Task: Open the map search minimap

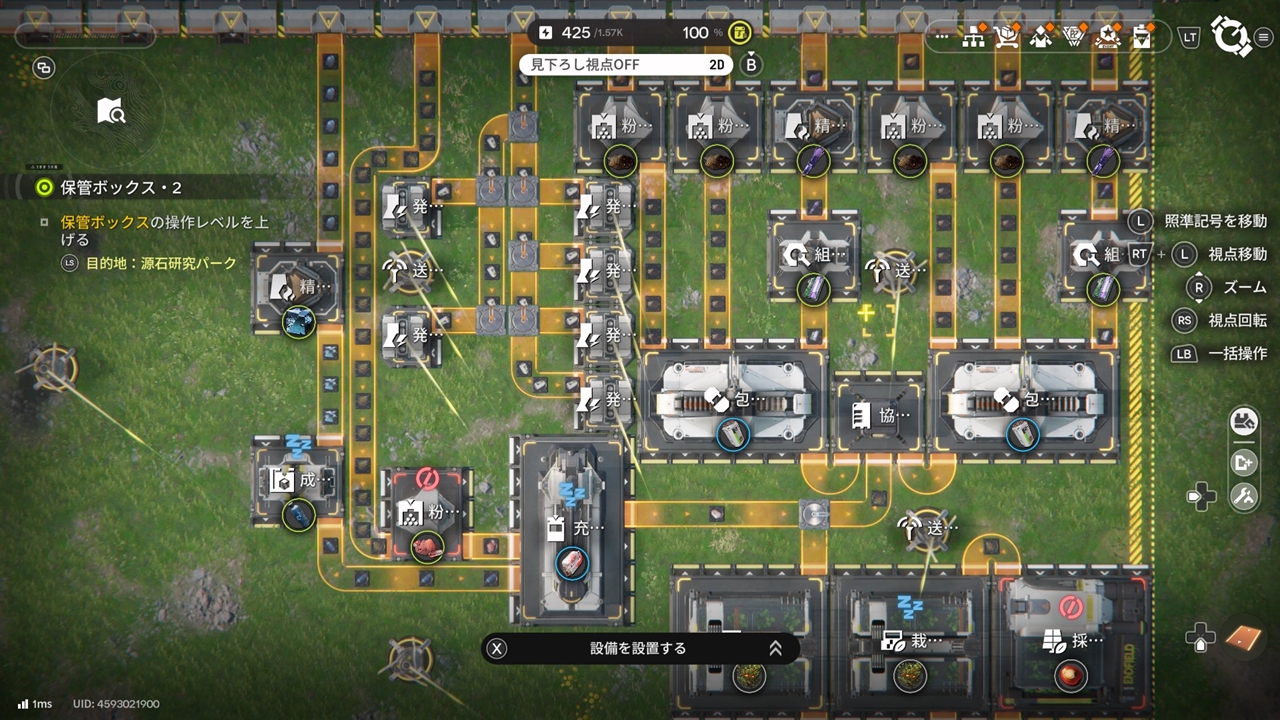Action: coord(111,111)
